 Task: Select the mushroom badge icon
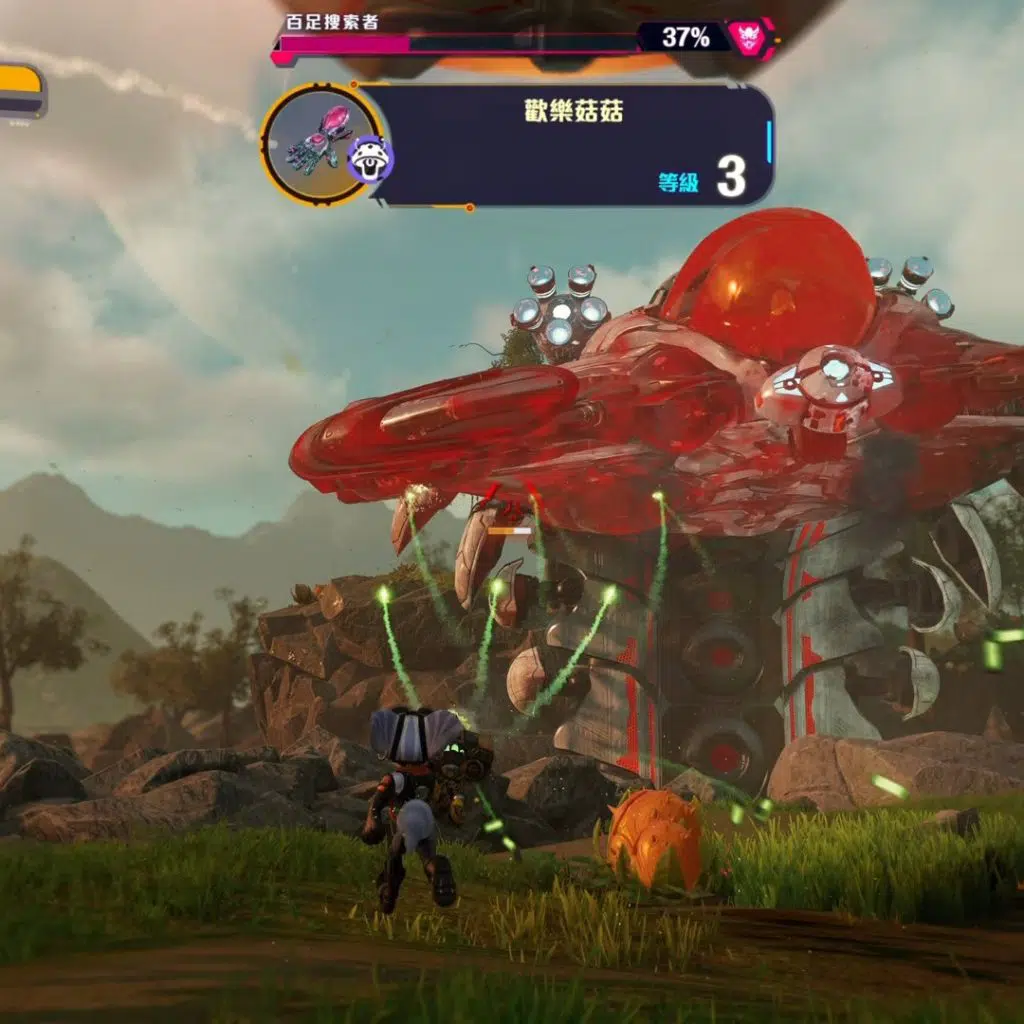pyautogui.click(x=370, y=160)
